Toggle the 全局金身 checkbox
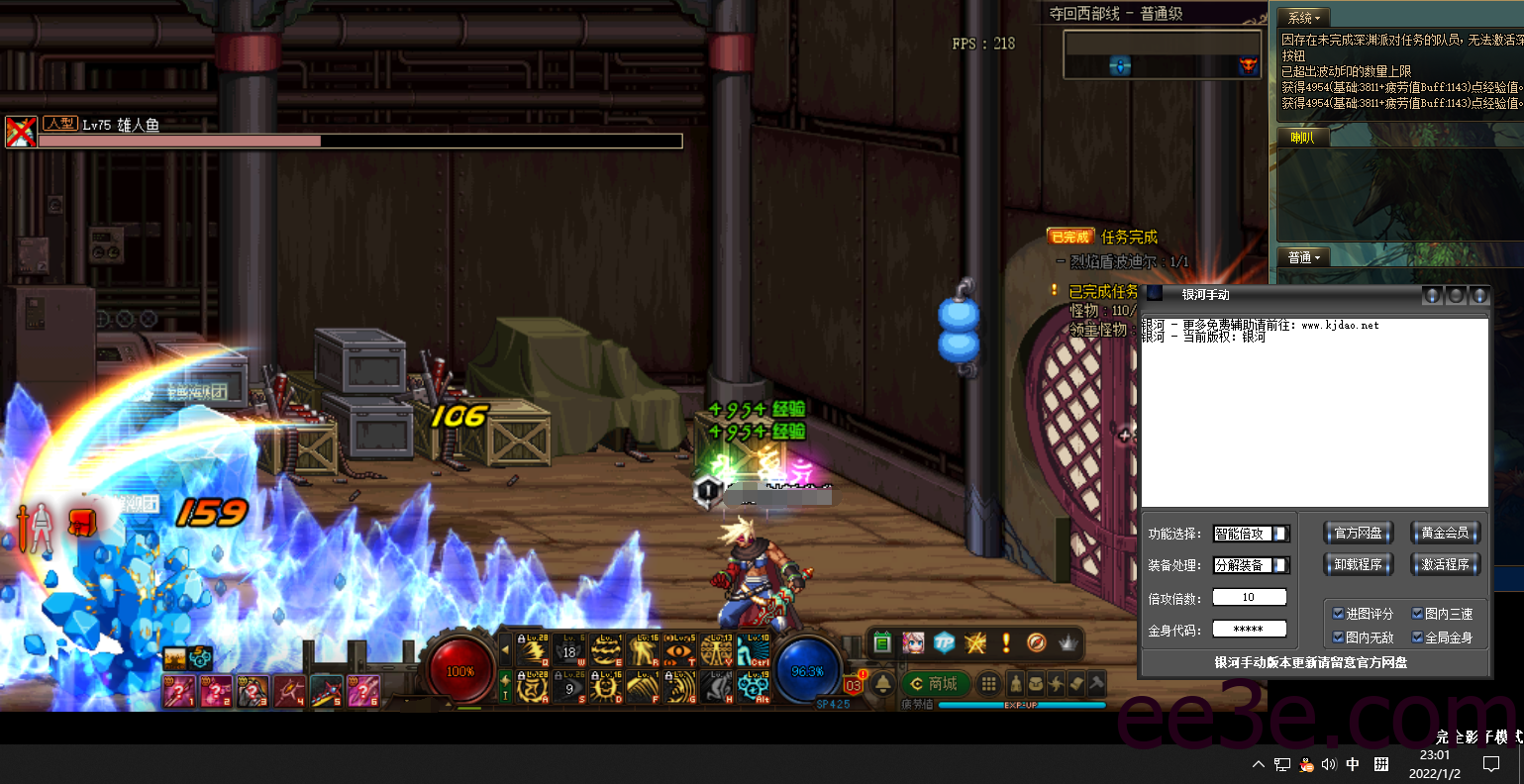The height and width of the screenshot is (784, 1524). coord(1418,637)
